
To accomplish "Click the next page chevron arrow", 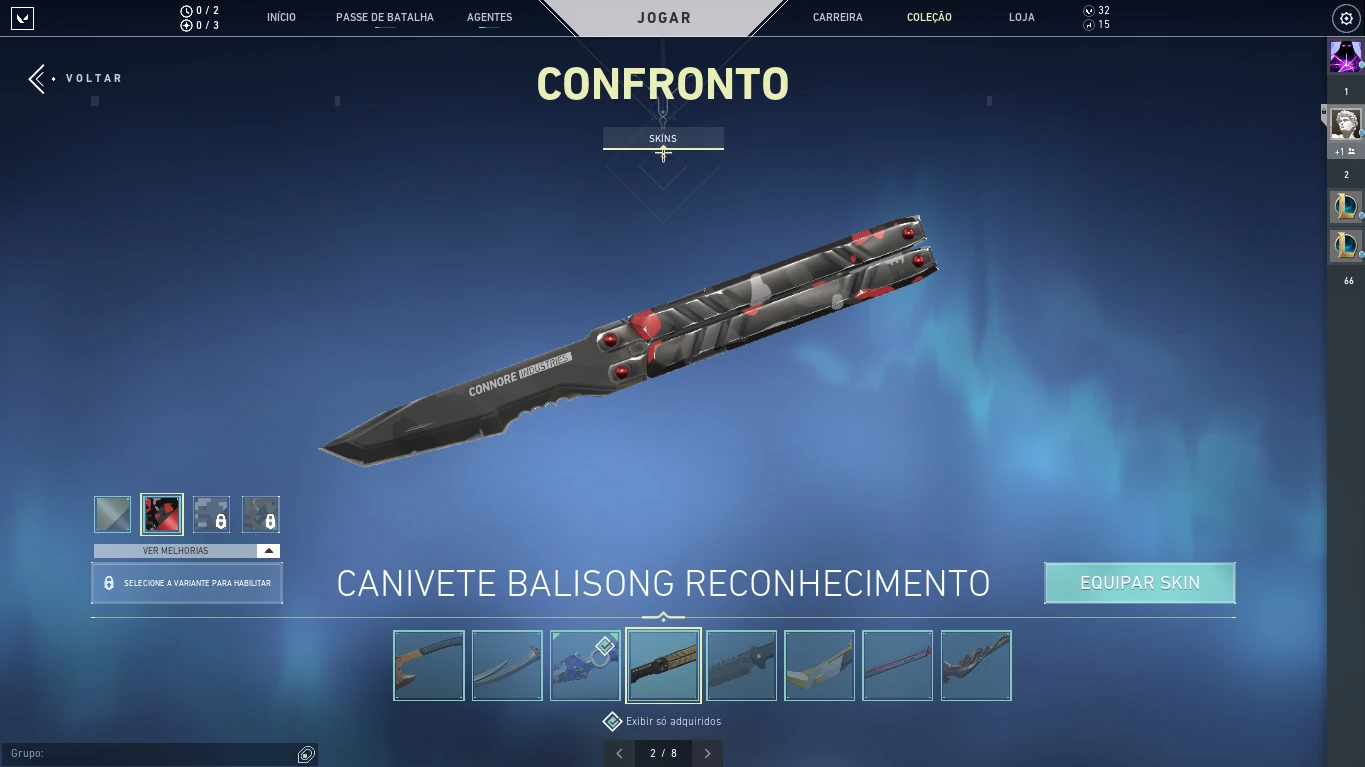I will coord(707,753).
